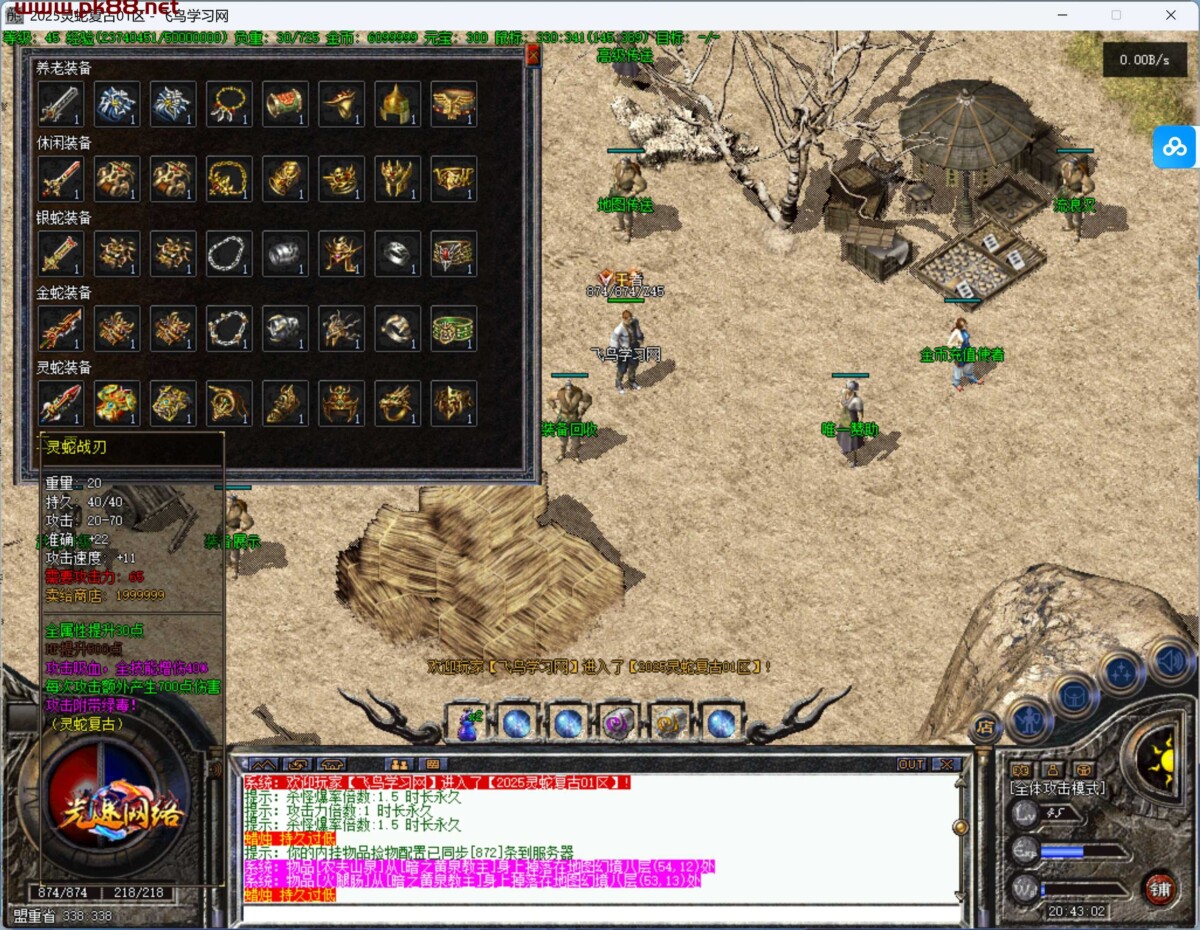Open the red 铺 stall button
This screenshot has height=930, width=1200.
1160,887
